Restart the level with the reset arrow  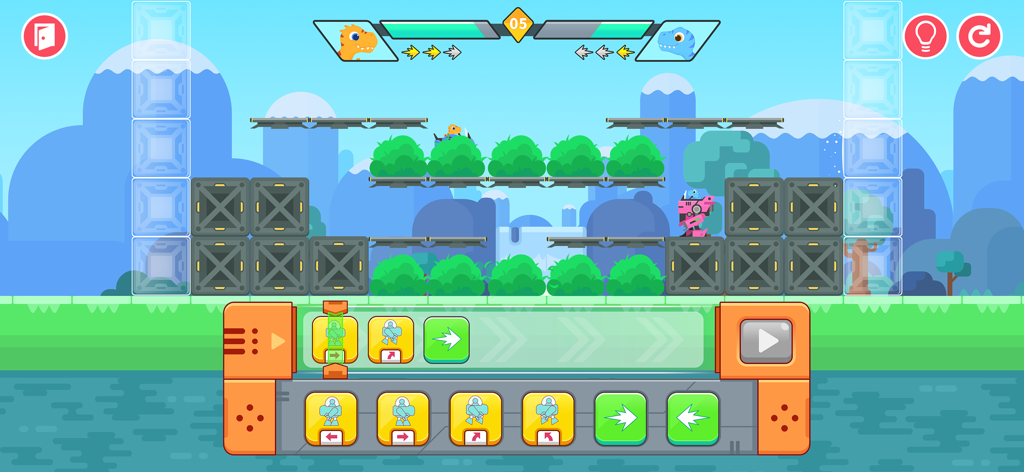pyautogui.click(x=979, y=37)
